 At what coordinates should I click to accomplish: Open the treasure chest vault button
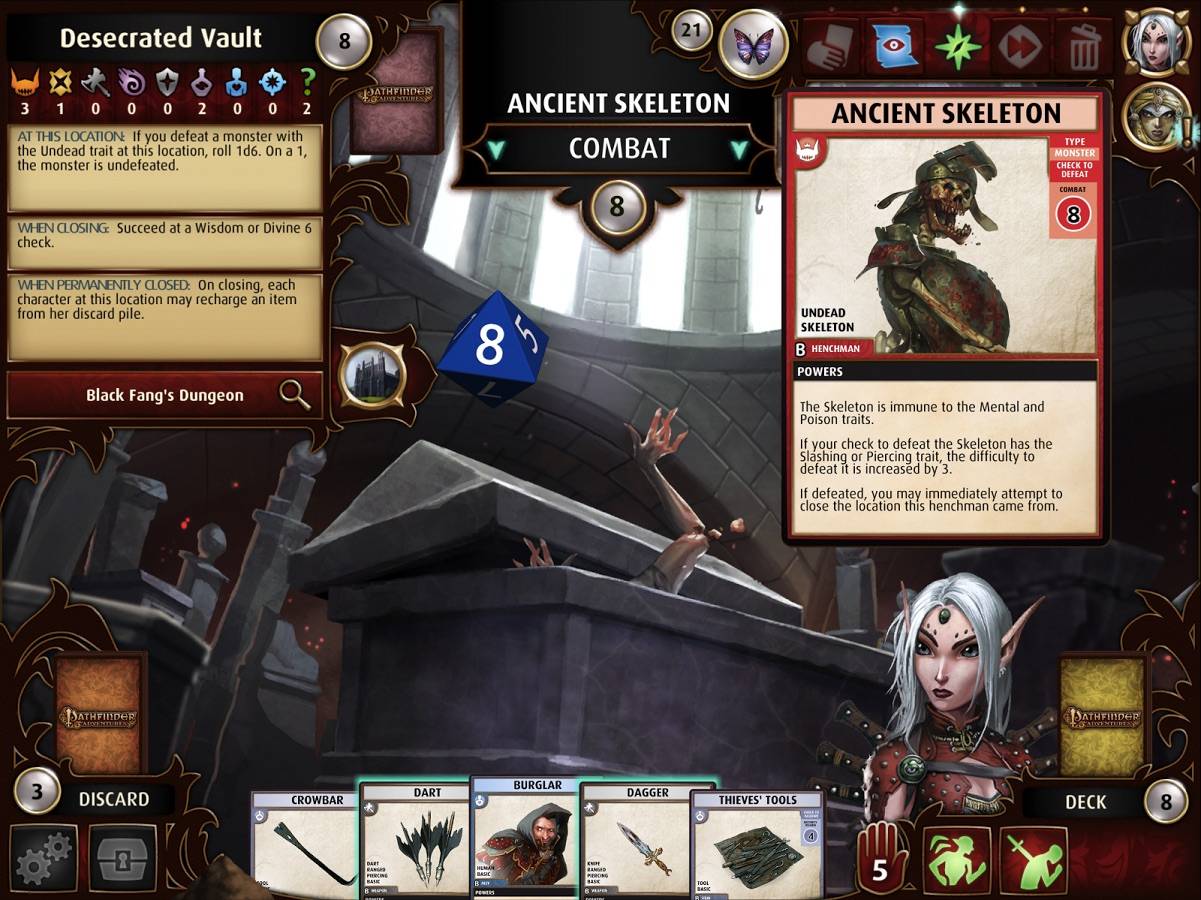123,858
